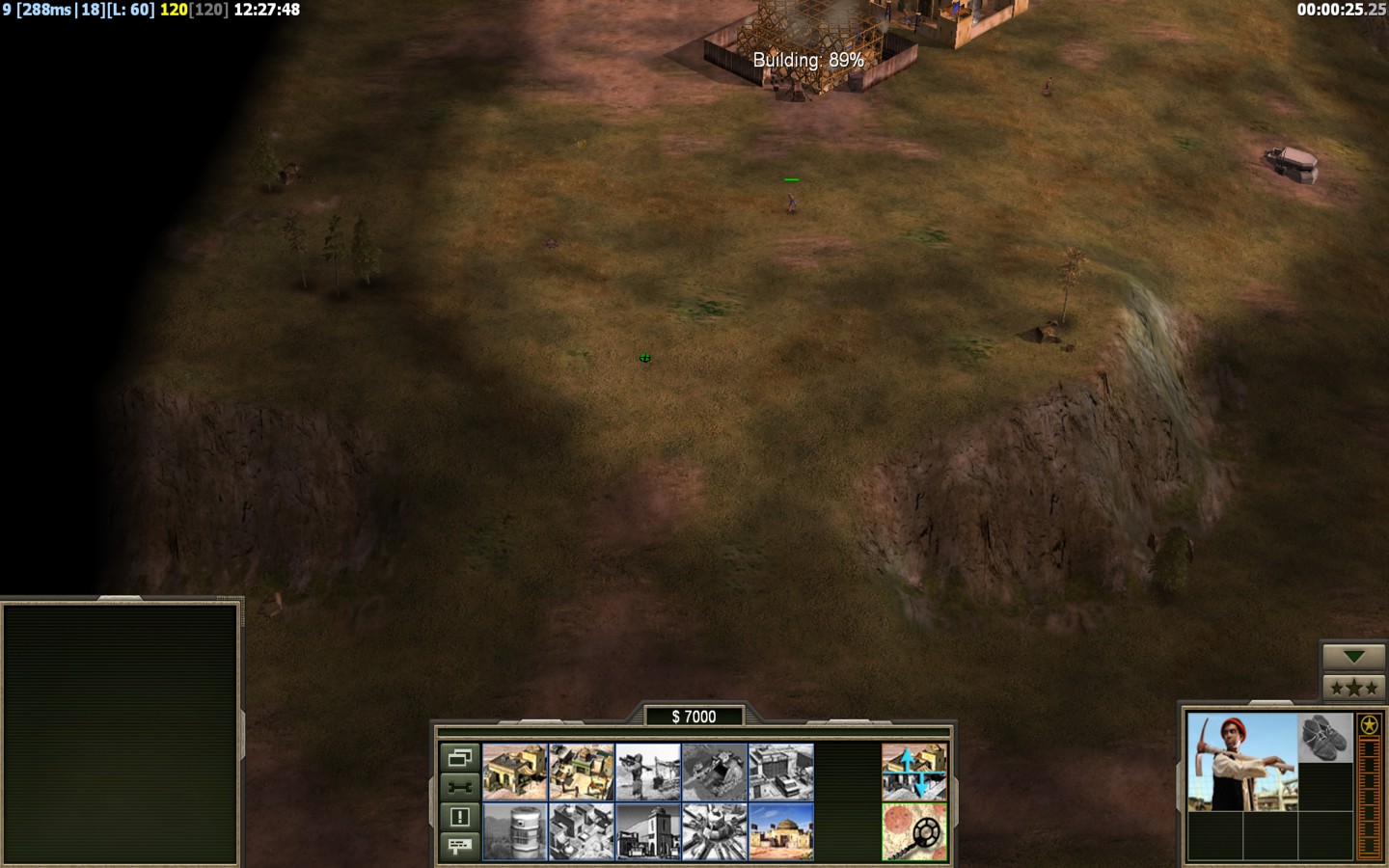This screenshot has height=868, width=1389.
Task: Choose the Scud Storm build icon
Action: point(715,831)
